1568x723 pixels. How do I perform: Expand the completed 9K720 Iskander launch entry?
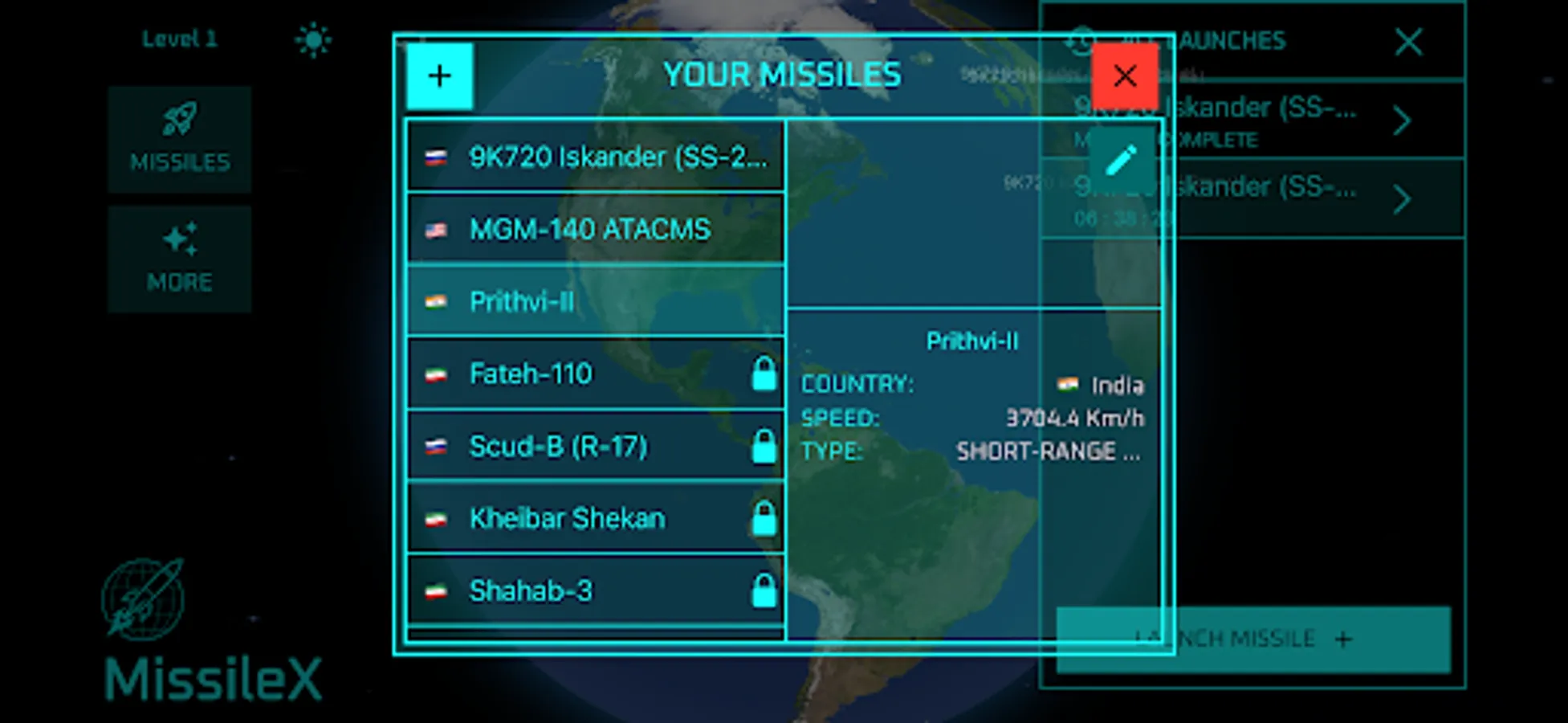1401,120
